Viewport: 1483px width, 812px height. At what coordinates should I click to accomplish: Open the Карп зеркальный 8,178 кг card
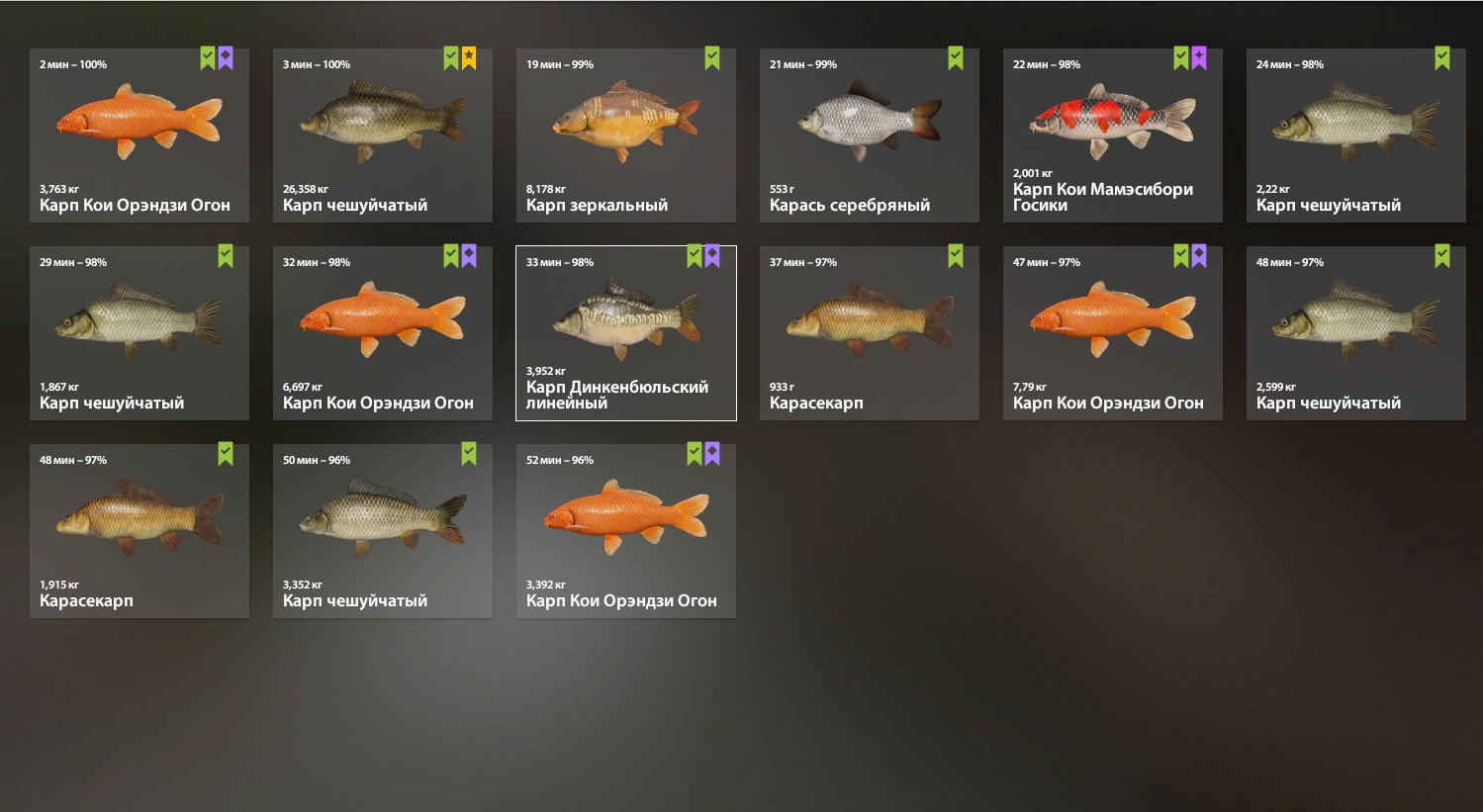(x=626, y=135)
